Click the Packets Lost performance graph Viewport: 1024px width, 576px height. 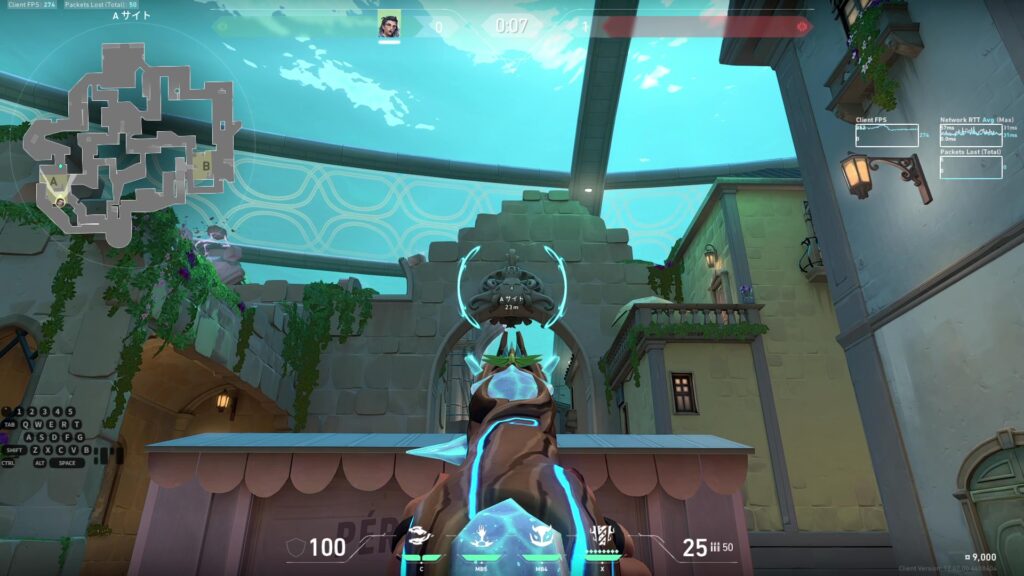click(971, 167)
